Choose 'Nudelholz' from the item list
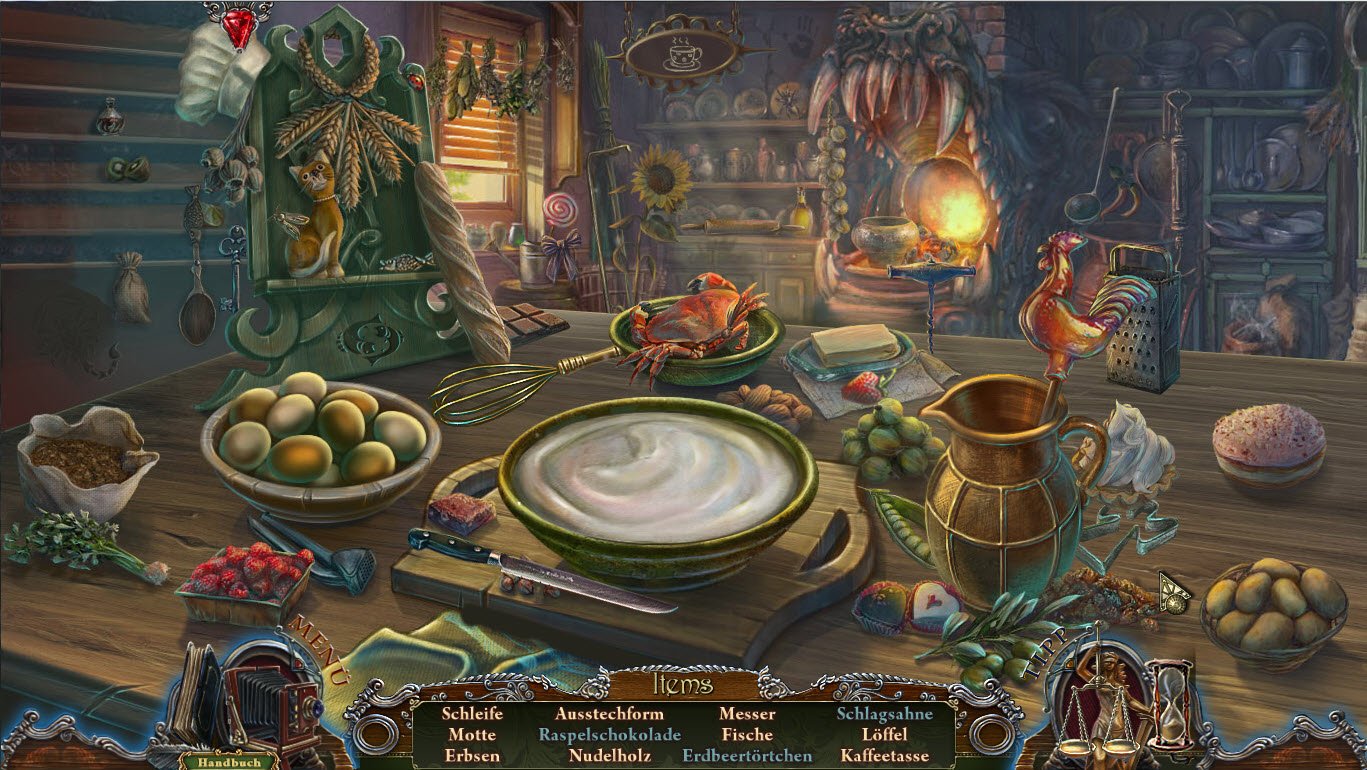The height and width of the screenshot is (770, 1367). (x=610, y=756)
